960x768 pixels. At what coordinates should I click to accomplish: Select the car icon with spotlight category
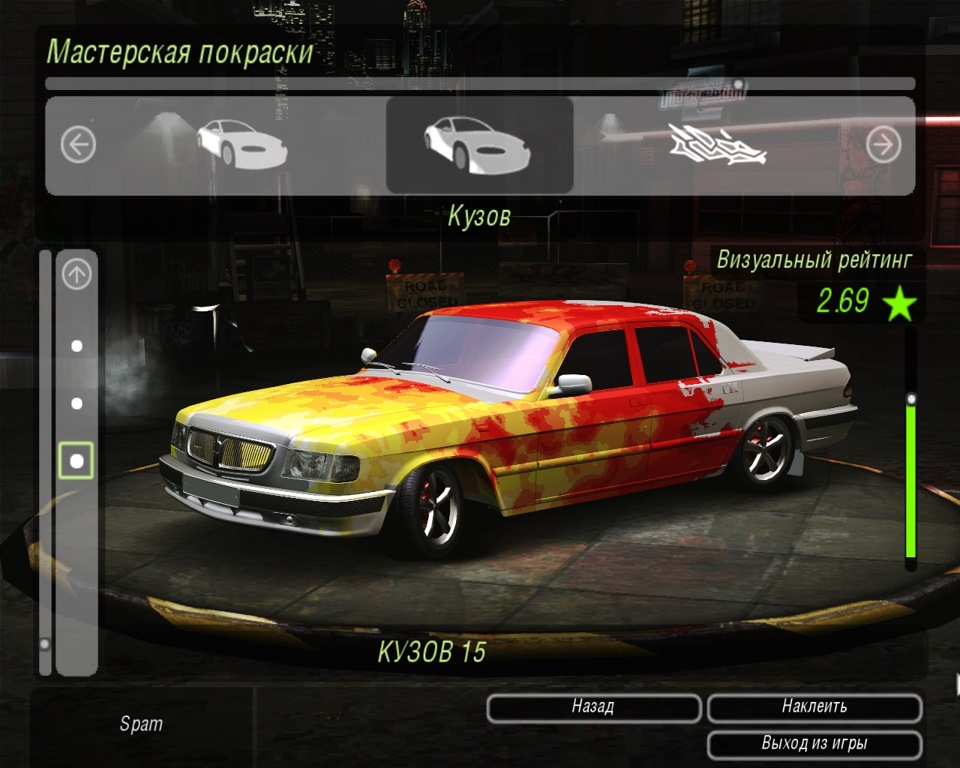240,145
